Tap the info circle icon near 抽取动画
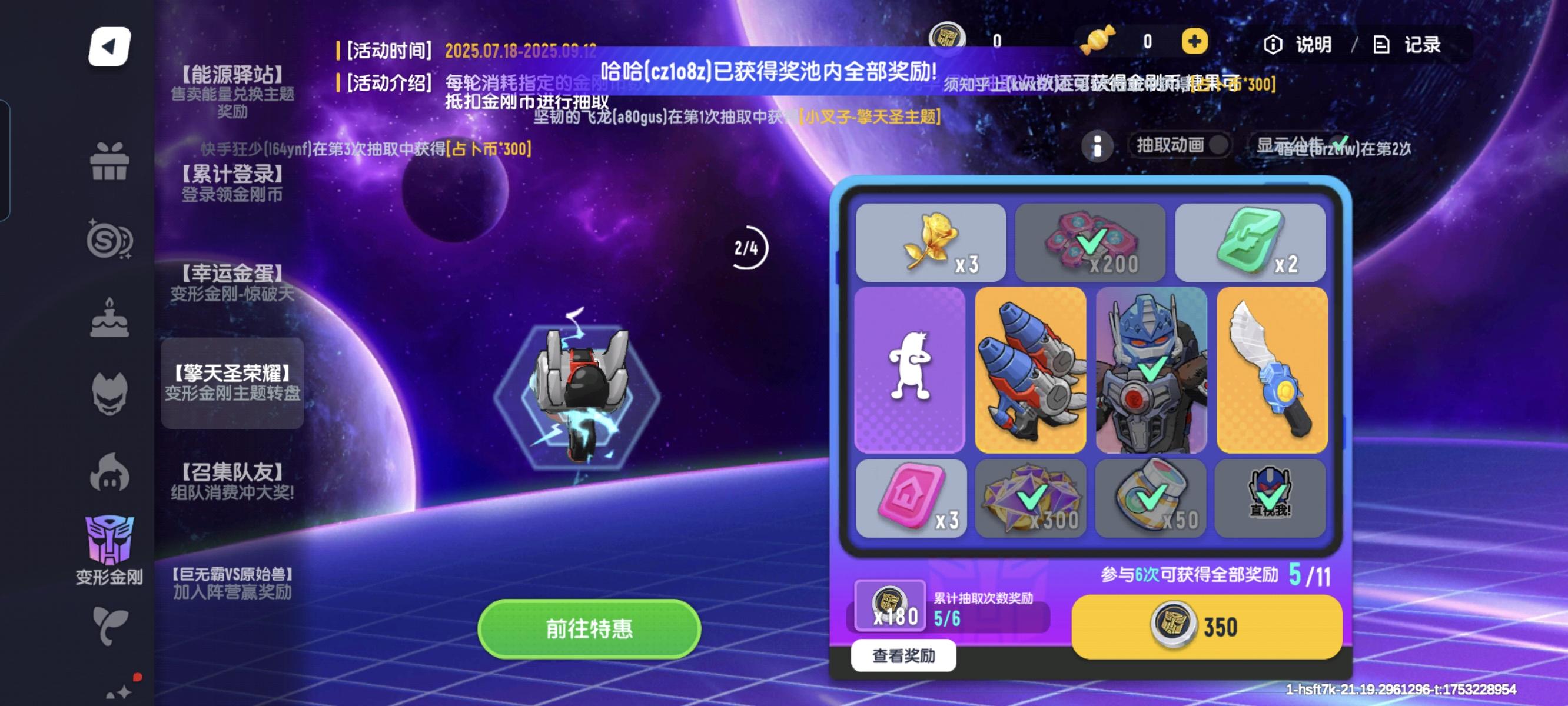Screen dimensions: 1568x706 (x=1099, y=146)
